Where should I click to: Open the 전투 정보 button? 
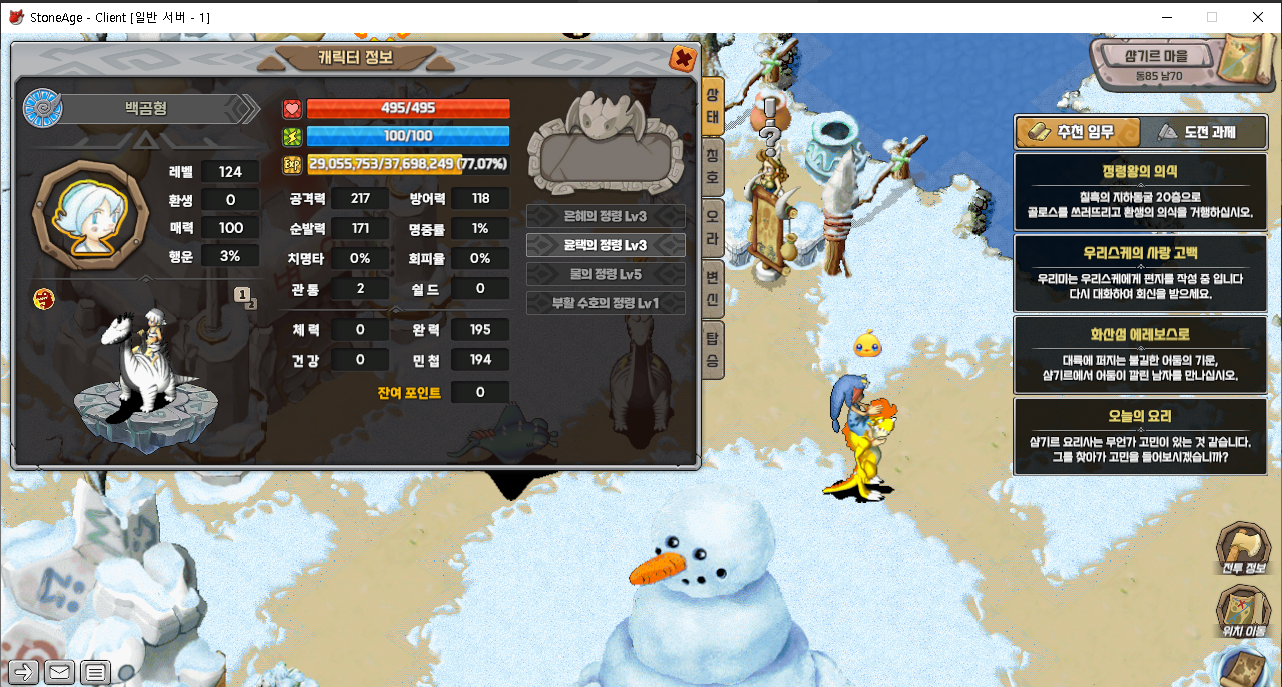click(1243, 551)
